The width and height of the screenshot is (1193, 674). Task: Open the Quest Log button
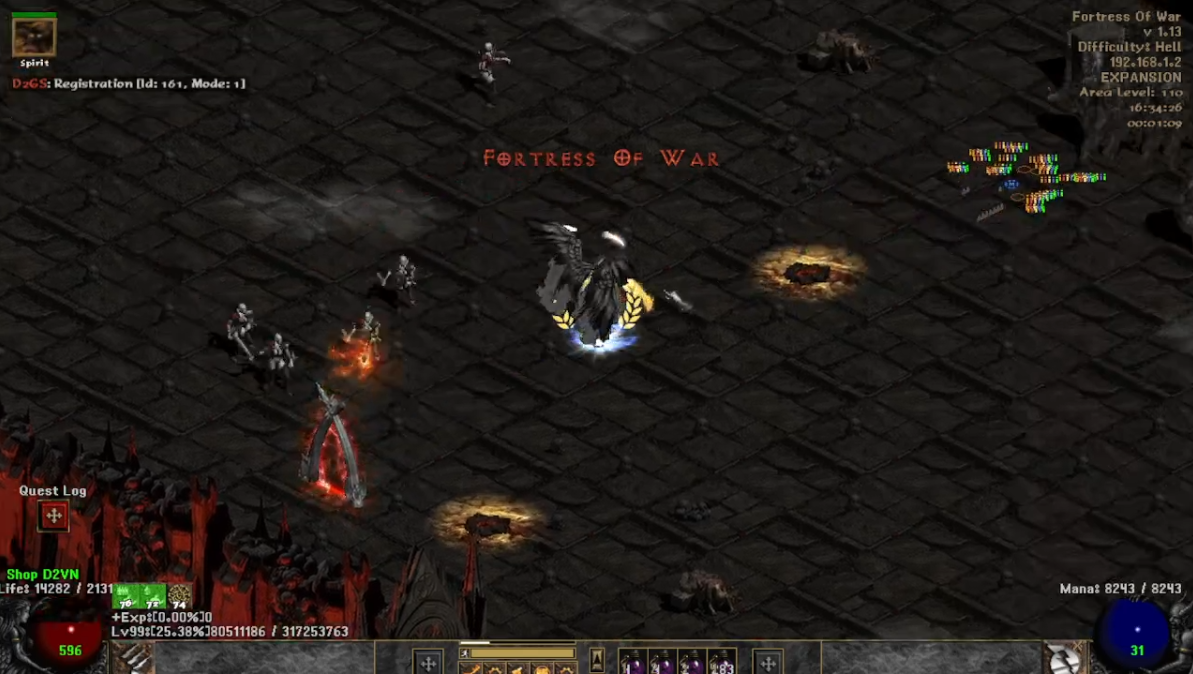pyautogui.click(x=54, y=516)
